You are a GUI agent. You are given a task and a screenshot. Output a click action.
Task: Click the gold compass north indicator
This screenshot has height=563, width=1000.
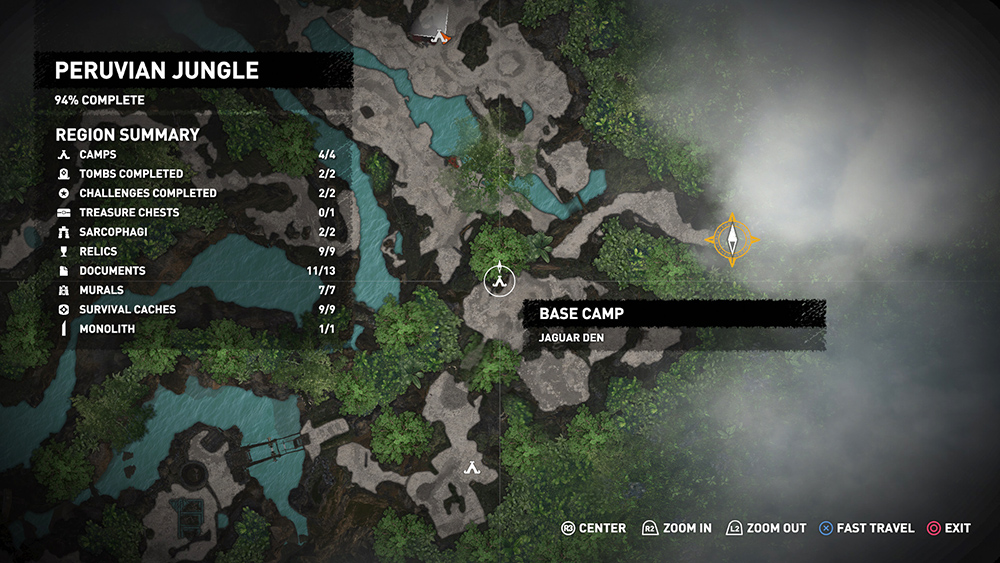click(732, 240)
